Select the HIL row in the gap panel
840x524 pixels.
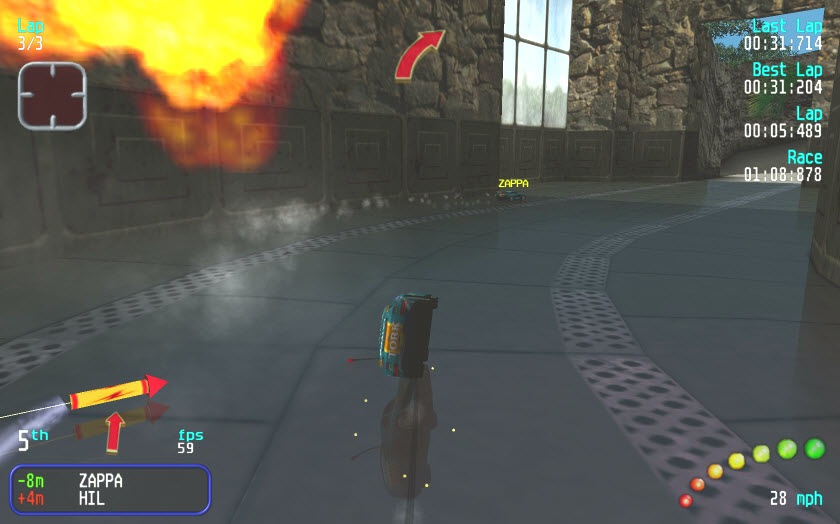(110, 498)
